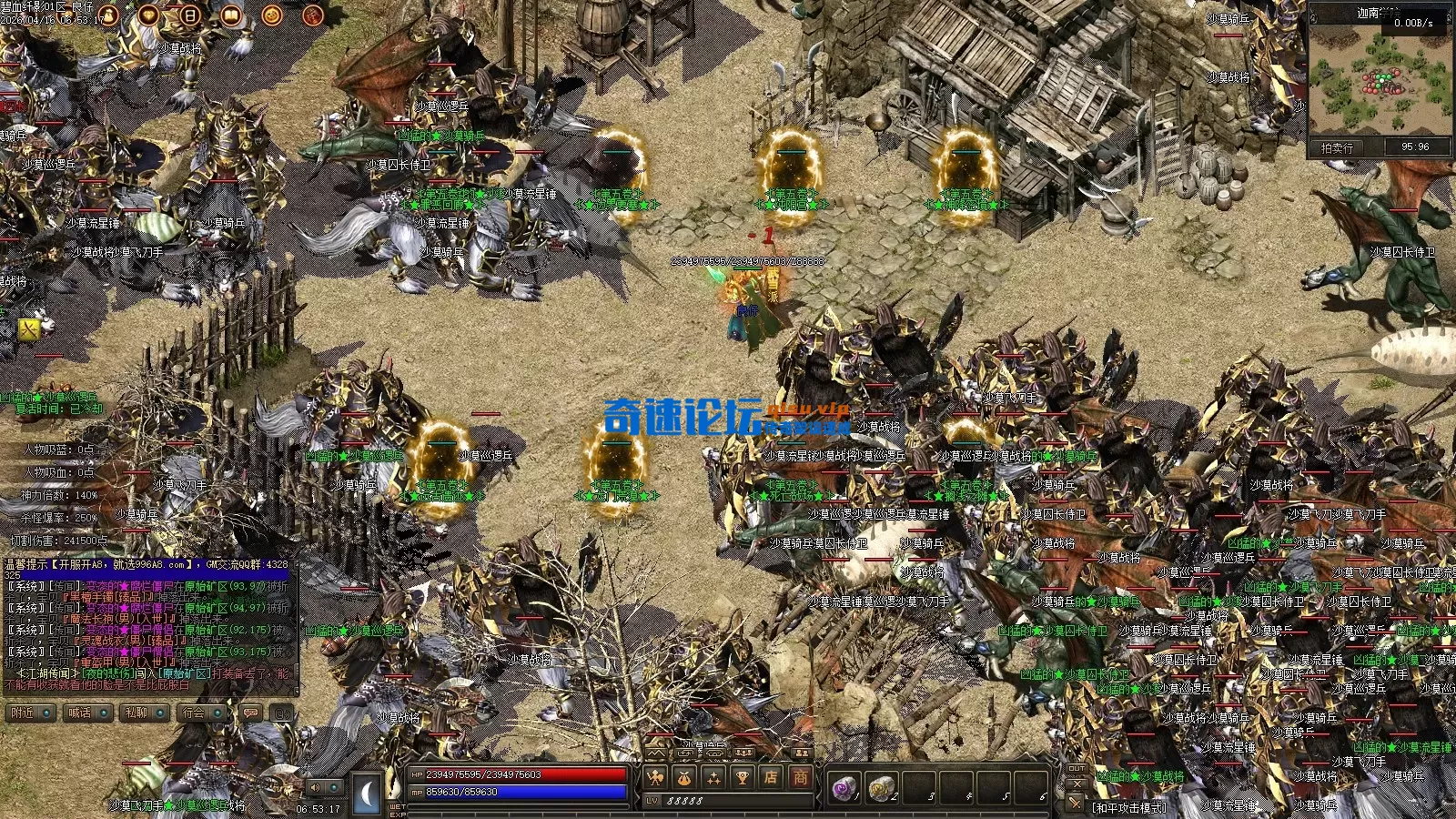Open the 店 store button
The image size is (1456, 819).
[772, 778]
